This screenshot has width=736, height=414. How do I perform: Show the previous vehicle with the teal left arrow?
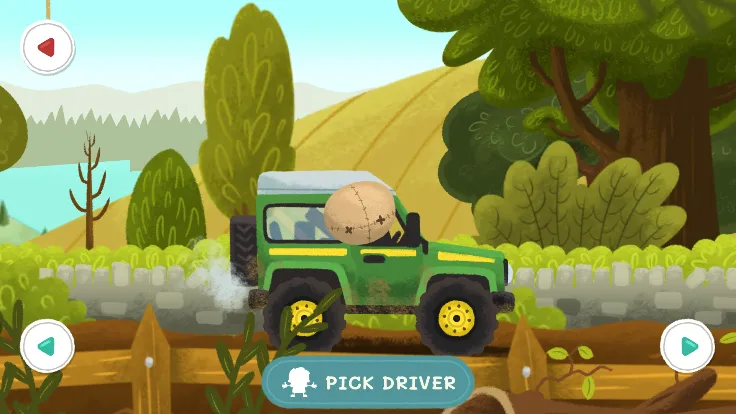tap(47, 346)
